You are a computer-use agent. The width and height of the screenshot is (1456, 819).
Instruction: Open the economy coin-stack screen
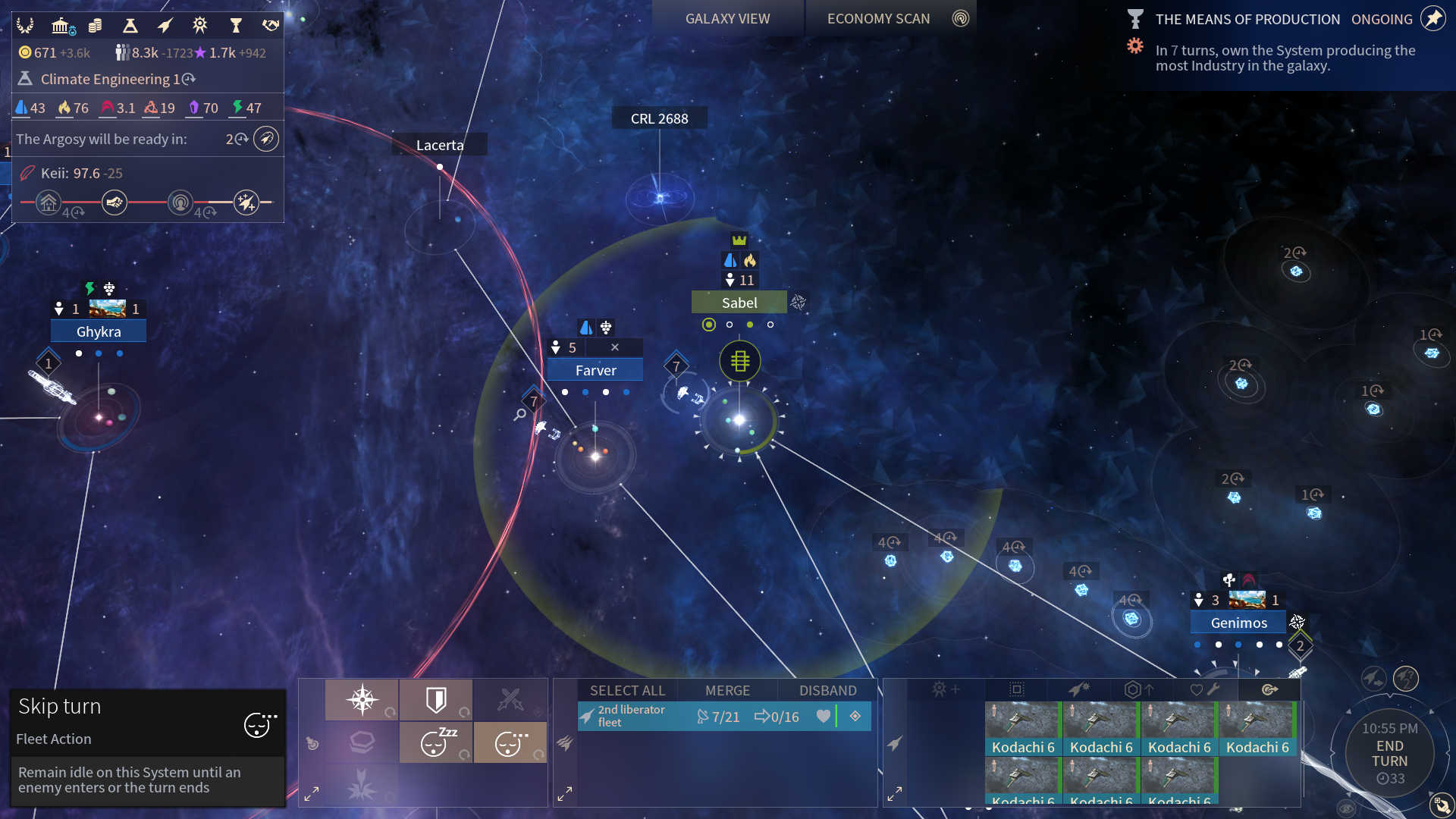click(96, 26)
